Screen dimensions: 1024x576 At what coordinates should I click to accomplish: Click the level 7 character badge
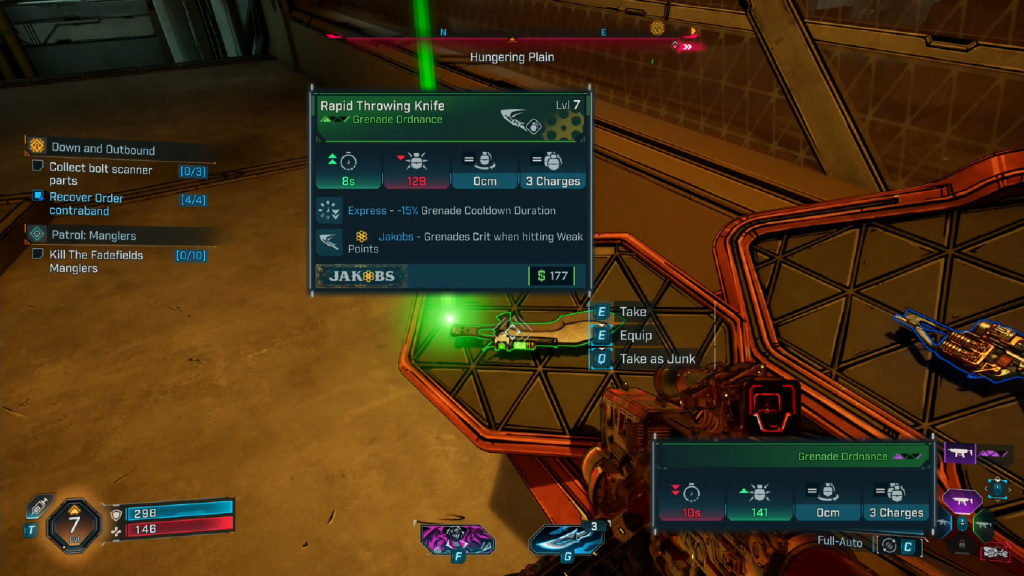click(74, 522)
